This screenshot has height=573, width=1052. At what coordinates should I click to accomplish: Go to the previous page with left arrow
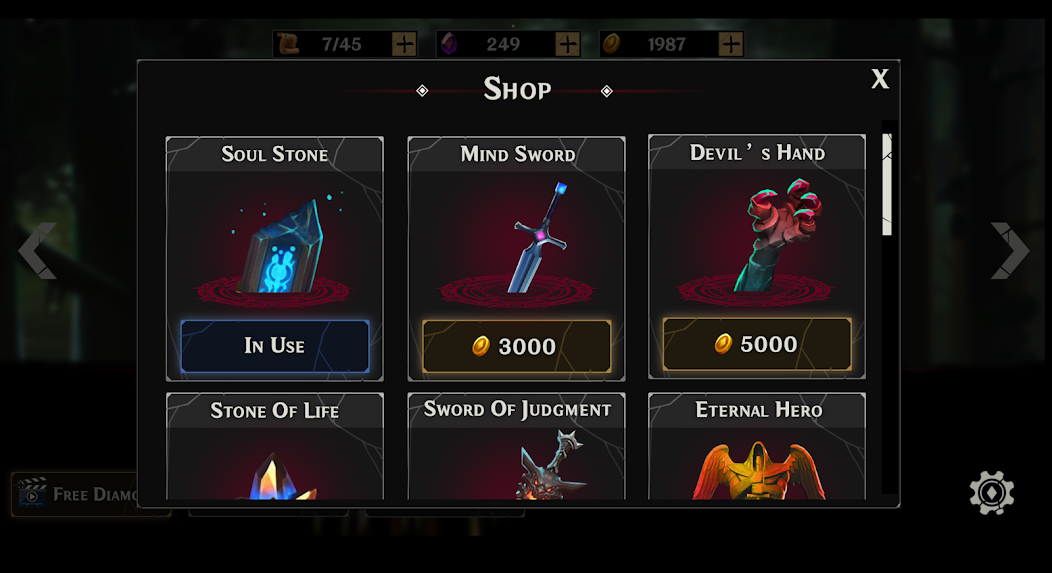click(37, 250)
